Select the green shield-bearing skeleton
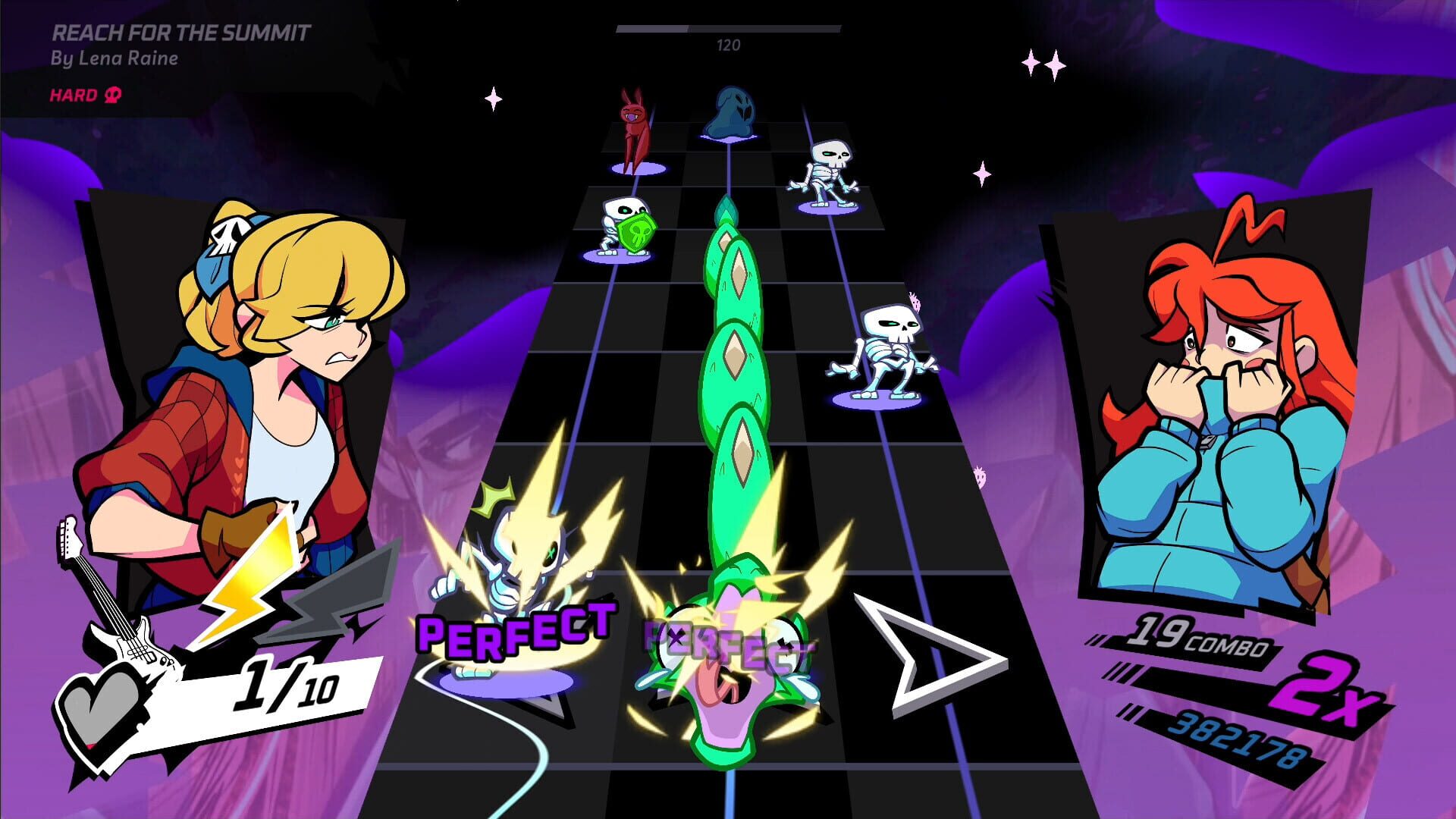 [x=623, y=227]
